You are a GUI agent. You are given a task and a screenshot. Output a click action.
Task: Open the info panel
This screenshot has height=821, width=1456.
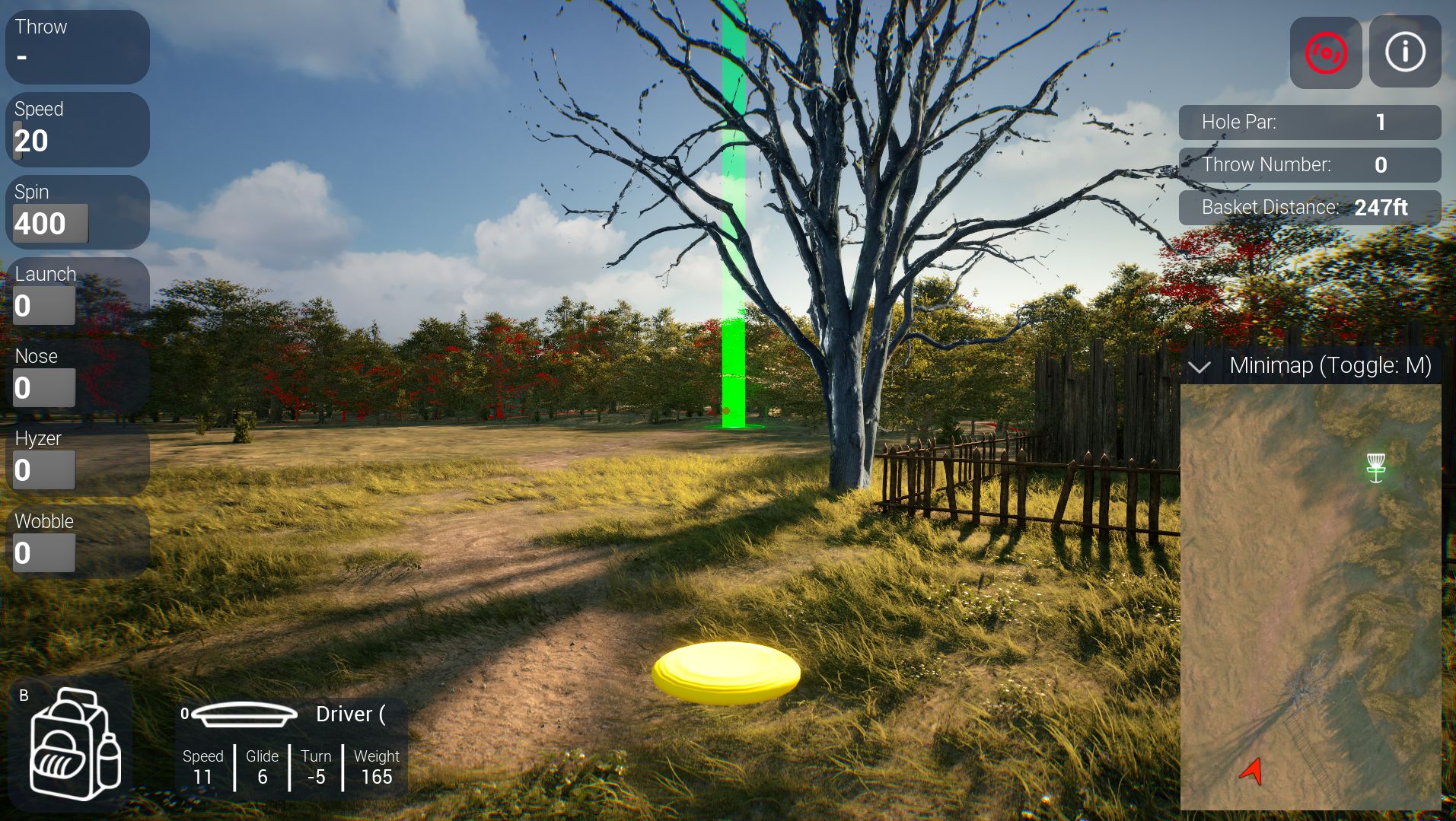[1404, 51]
